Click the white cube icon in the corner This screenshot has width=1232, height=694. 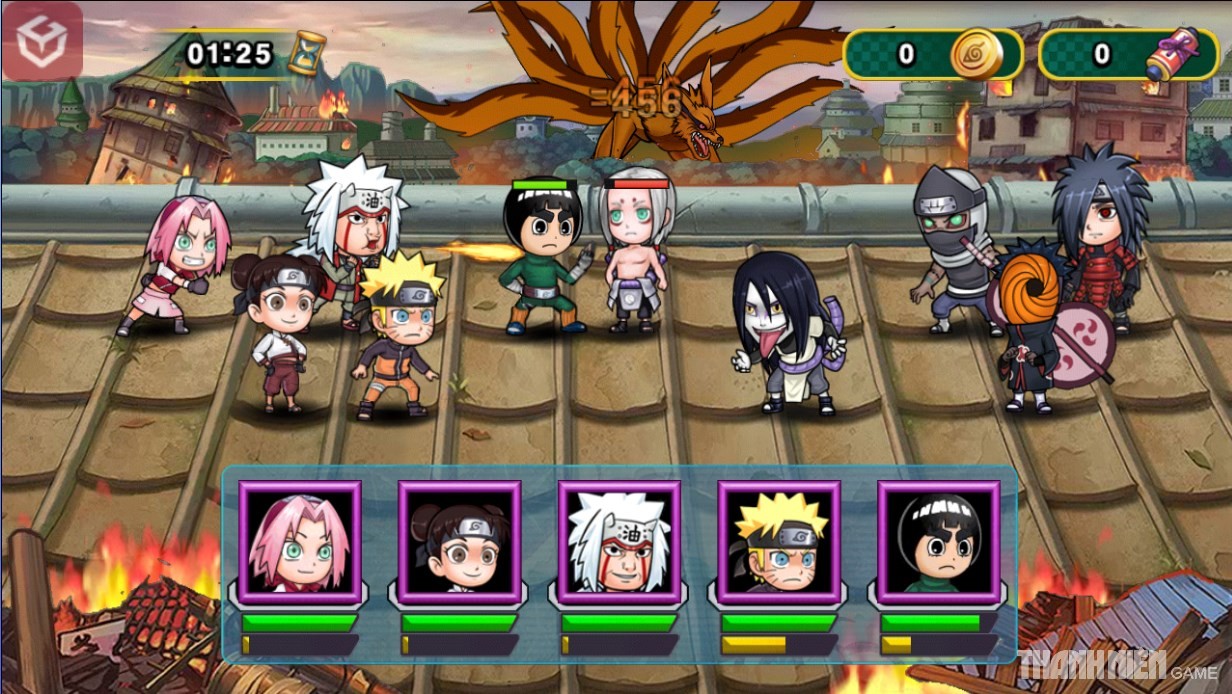[x=42, y=44]
